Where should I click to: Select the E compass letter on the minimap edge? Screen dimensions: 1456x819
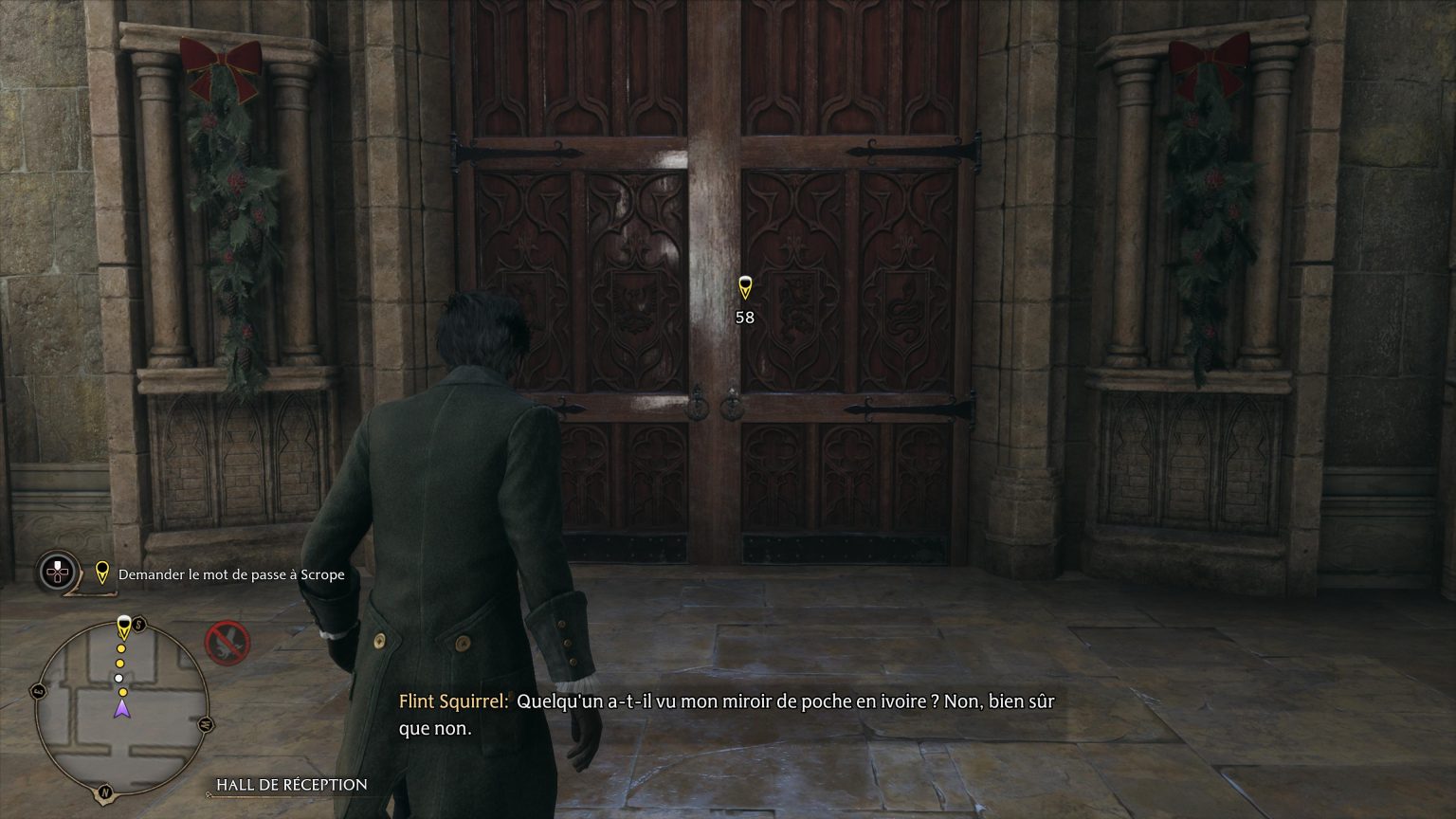(x=36, y=690)
